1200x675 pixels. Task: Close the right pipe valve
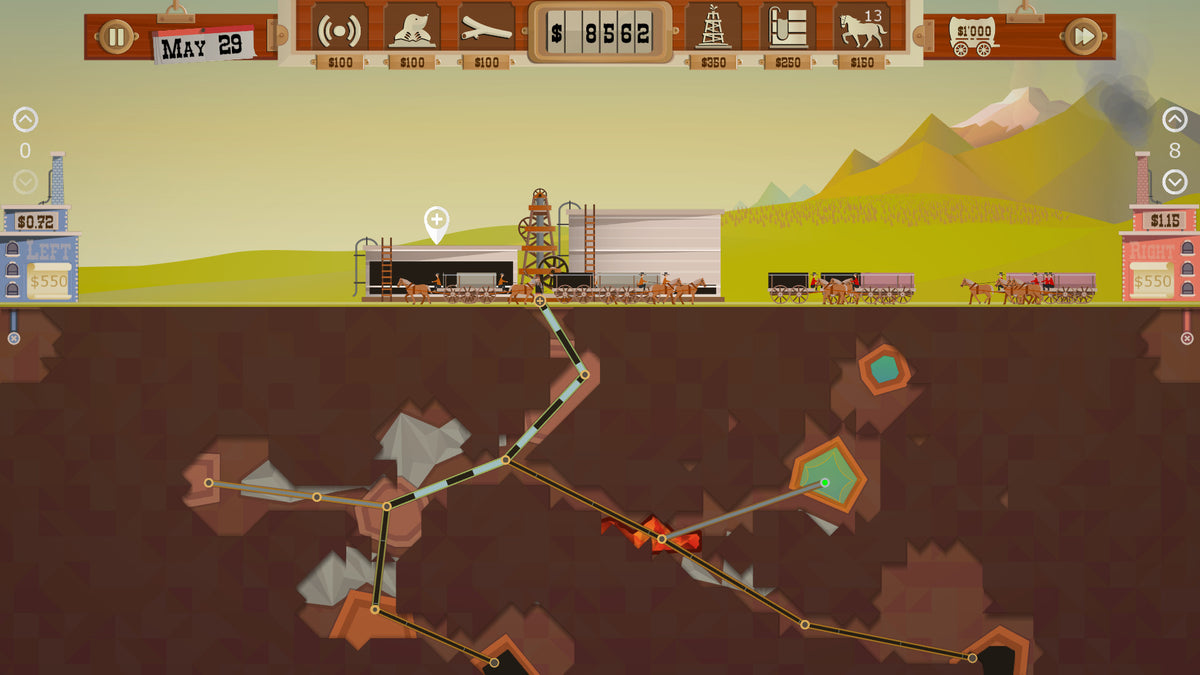pyautogui.click(x=1187, y=338)
